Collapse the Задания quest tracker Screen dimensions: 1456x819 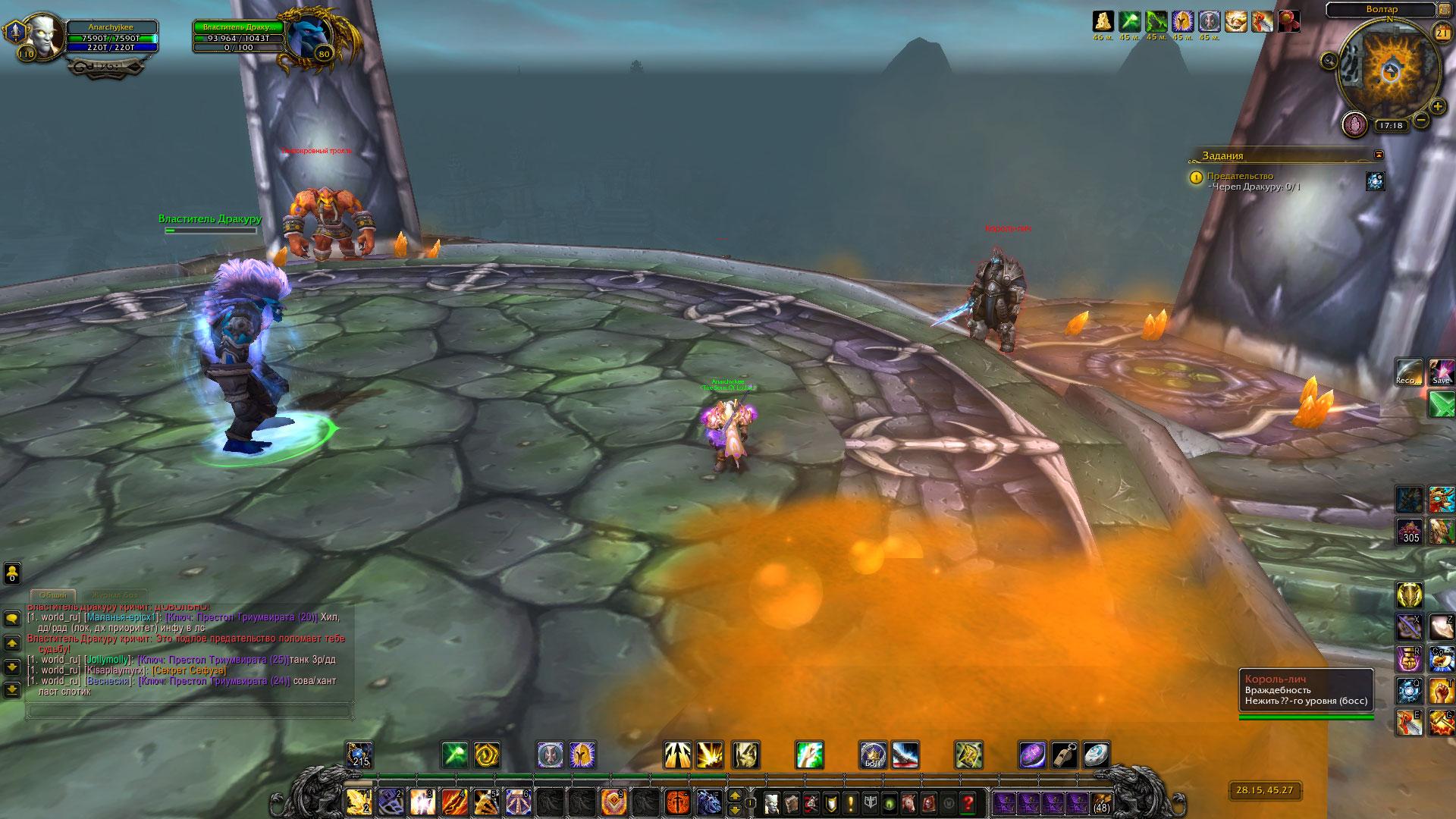[1379, 155]
